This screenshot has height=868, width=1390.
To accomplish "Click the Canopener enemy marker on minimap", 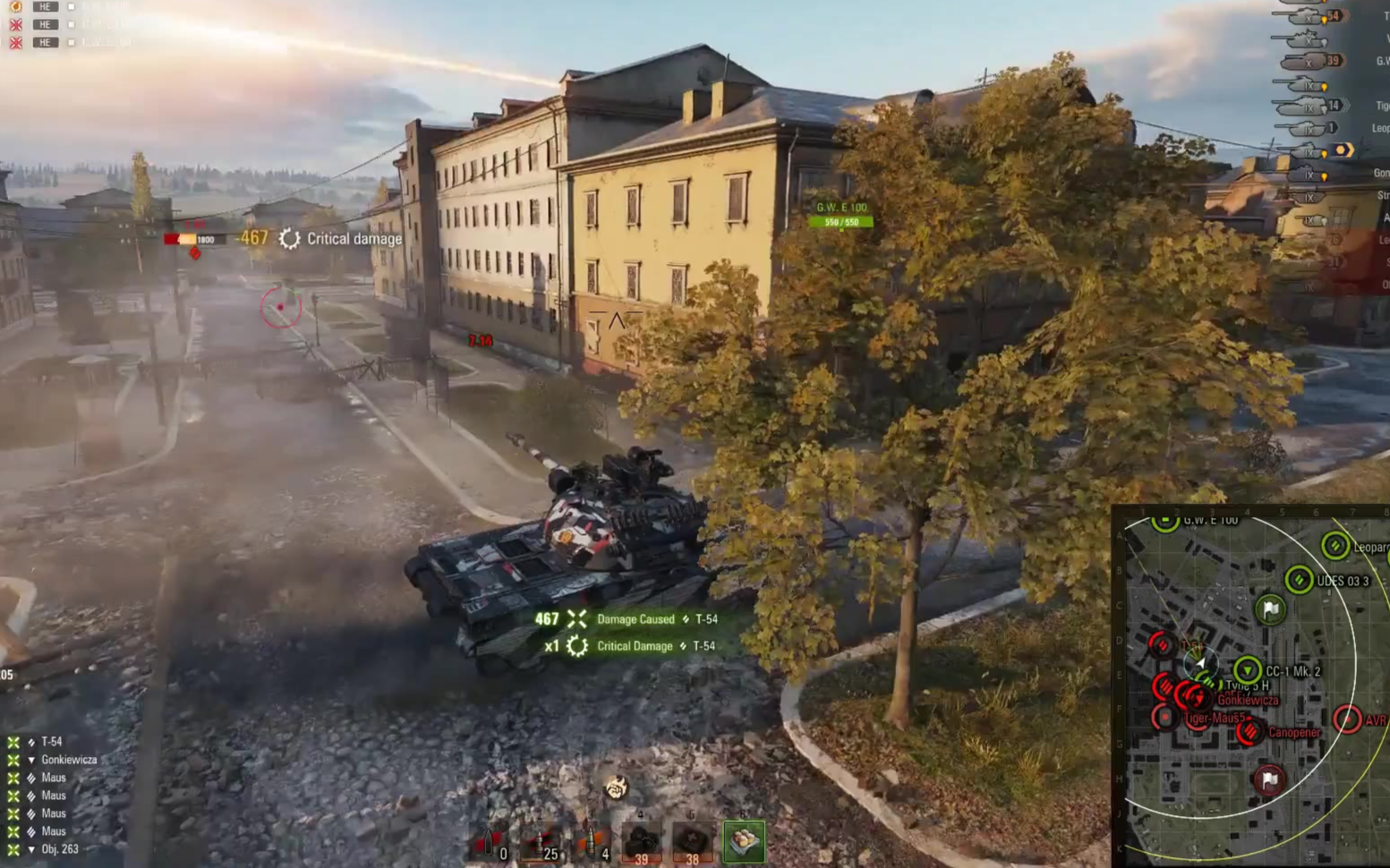I will (x=1250, y=732).
